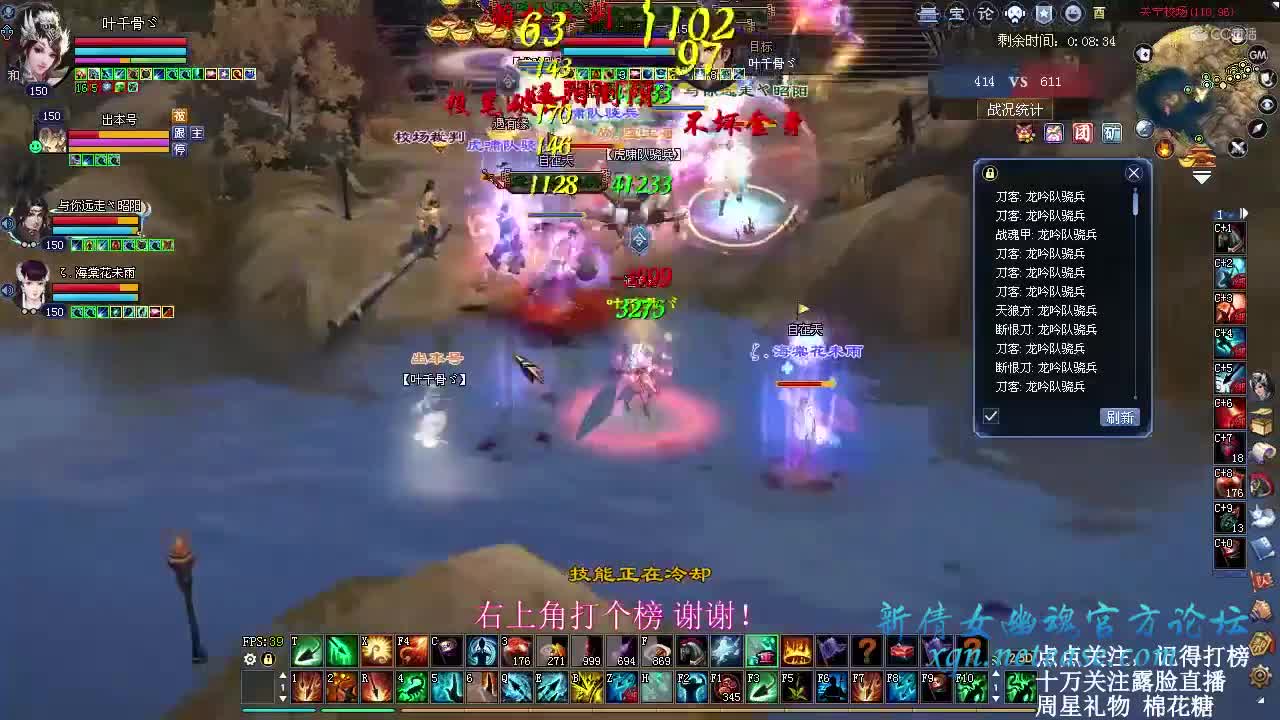The height and width of the screenshot is (720, 1280).
Task: Toggle the padlock on the kill list panel
Action: click(x=989, y=172)
